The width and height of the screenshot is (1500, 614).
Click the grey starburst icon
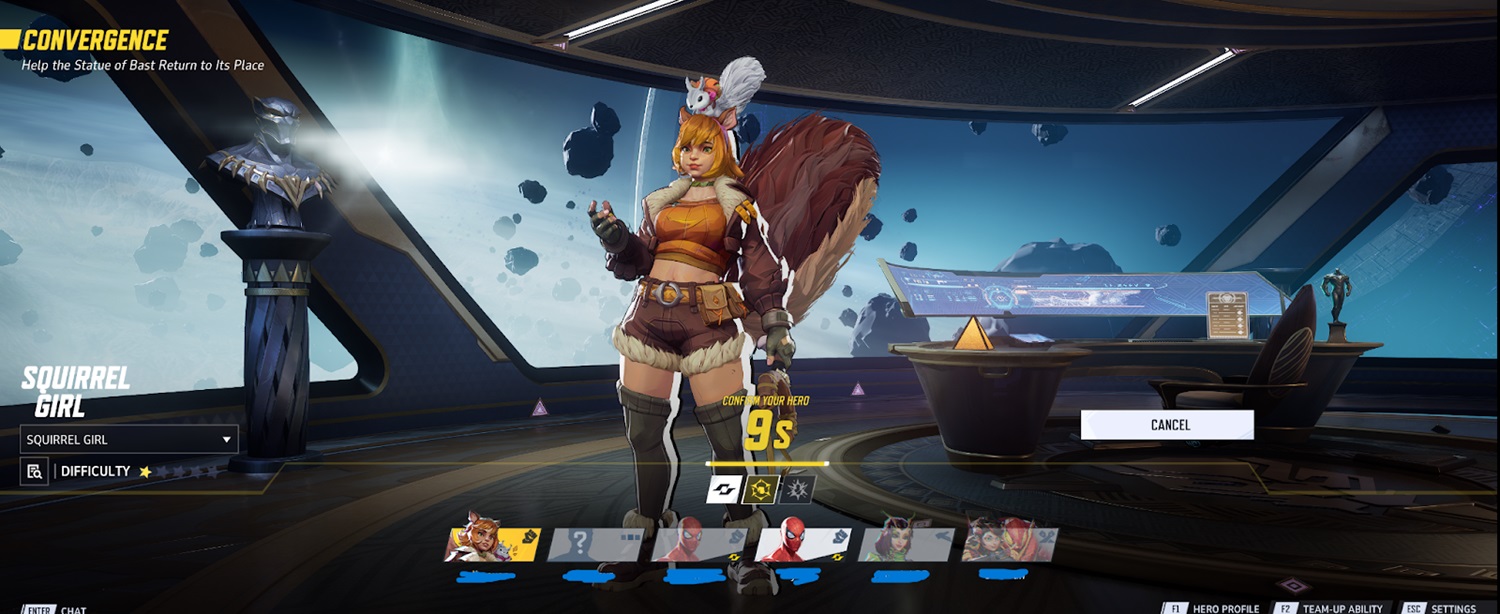click(798, 490)
